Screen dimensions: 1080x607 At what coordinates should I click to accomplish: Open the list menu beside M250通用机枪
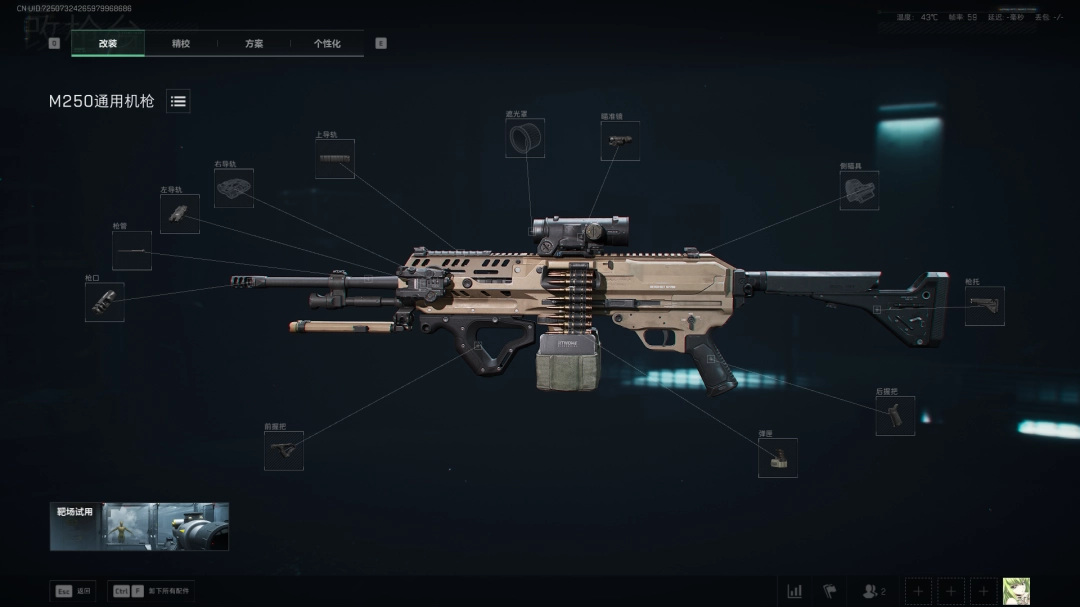(178, 101)
